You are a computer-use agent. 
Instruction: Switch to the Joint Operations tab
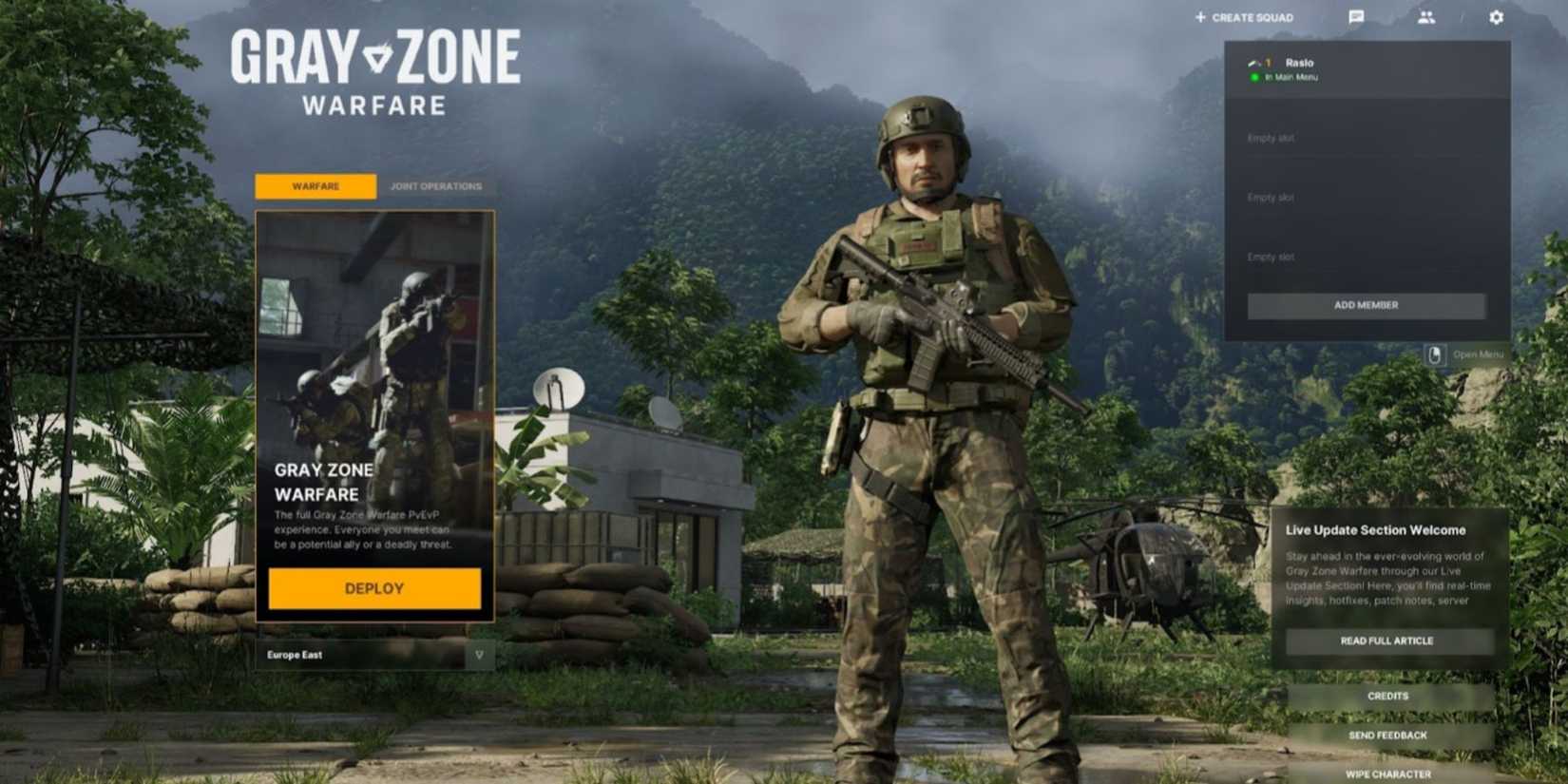coord(434,186)
